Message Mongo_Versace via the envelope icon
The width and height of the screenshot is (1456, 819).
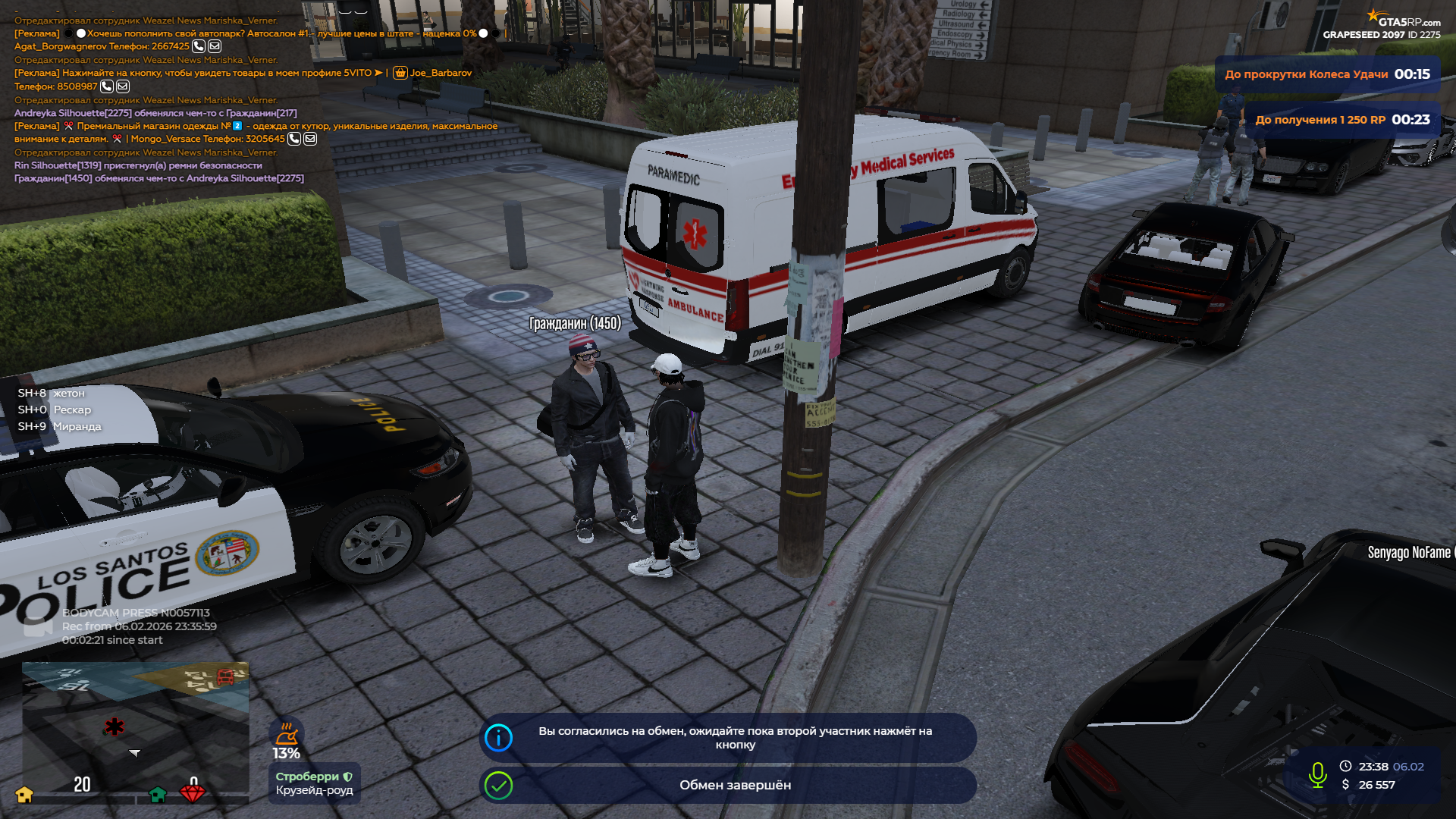310,139
